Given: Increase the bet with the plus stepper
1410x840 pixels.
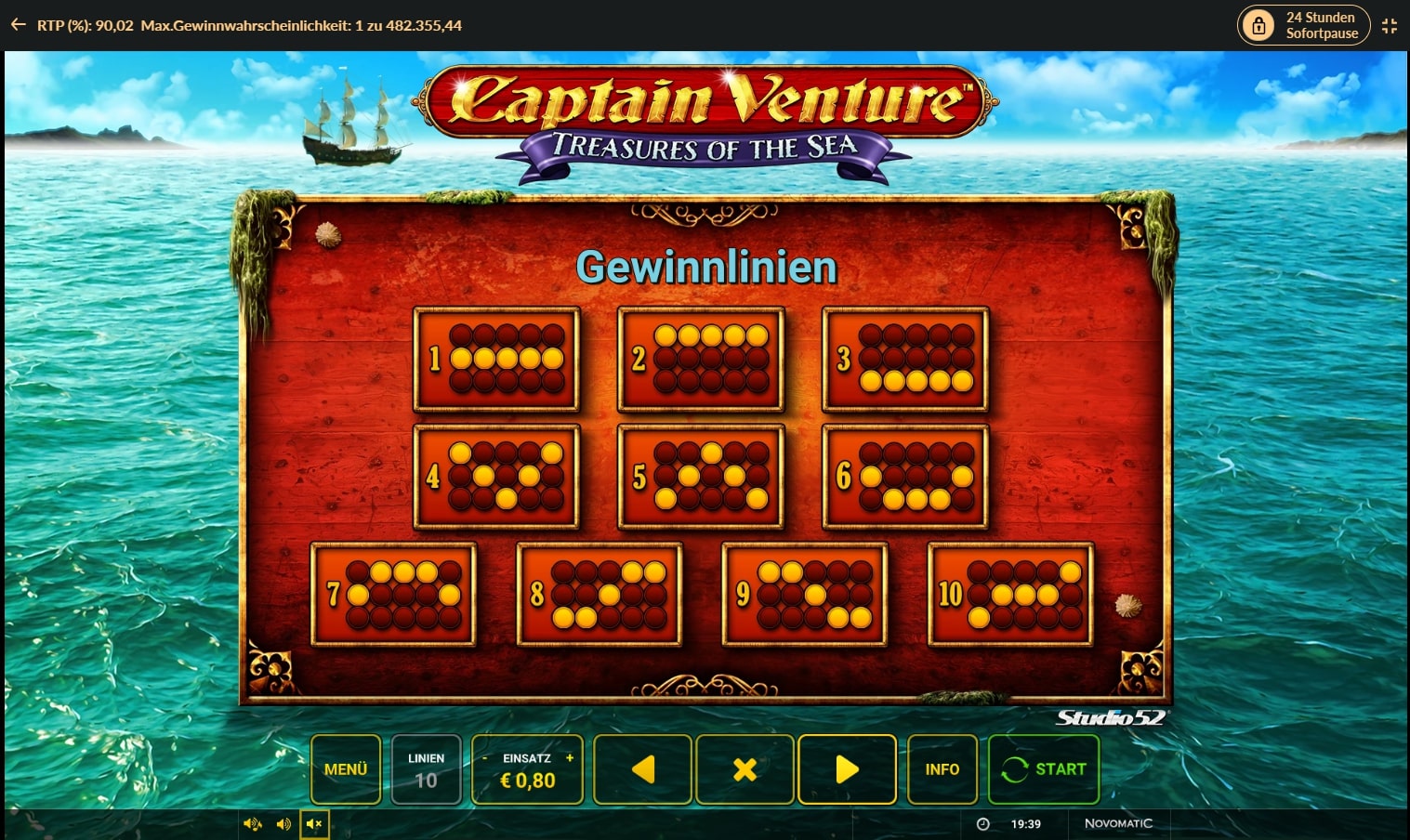Looking at the screenshot, I should click(569, 758).
